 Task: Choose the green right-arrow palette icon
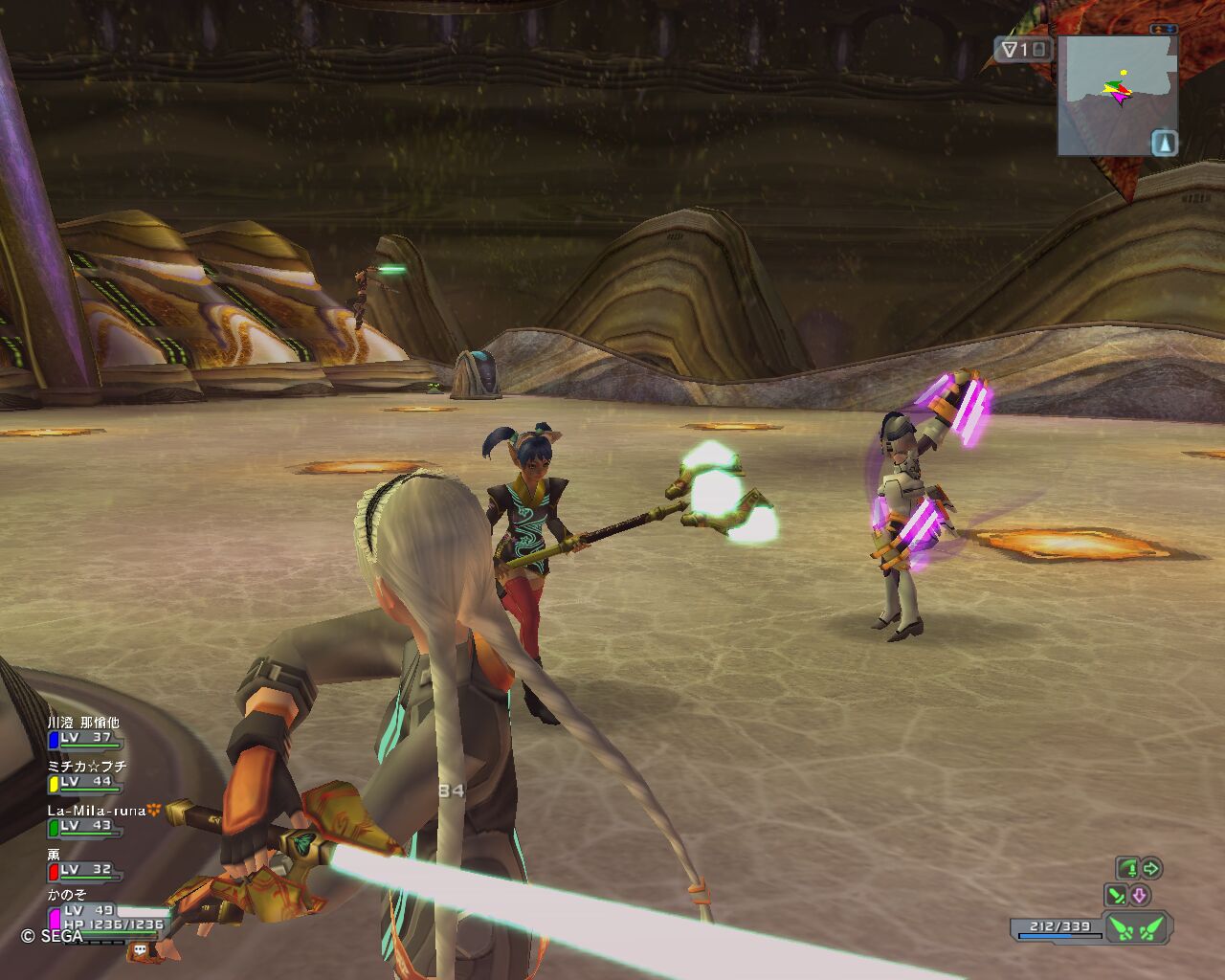click(x=1151, y=869)
